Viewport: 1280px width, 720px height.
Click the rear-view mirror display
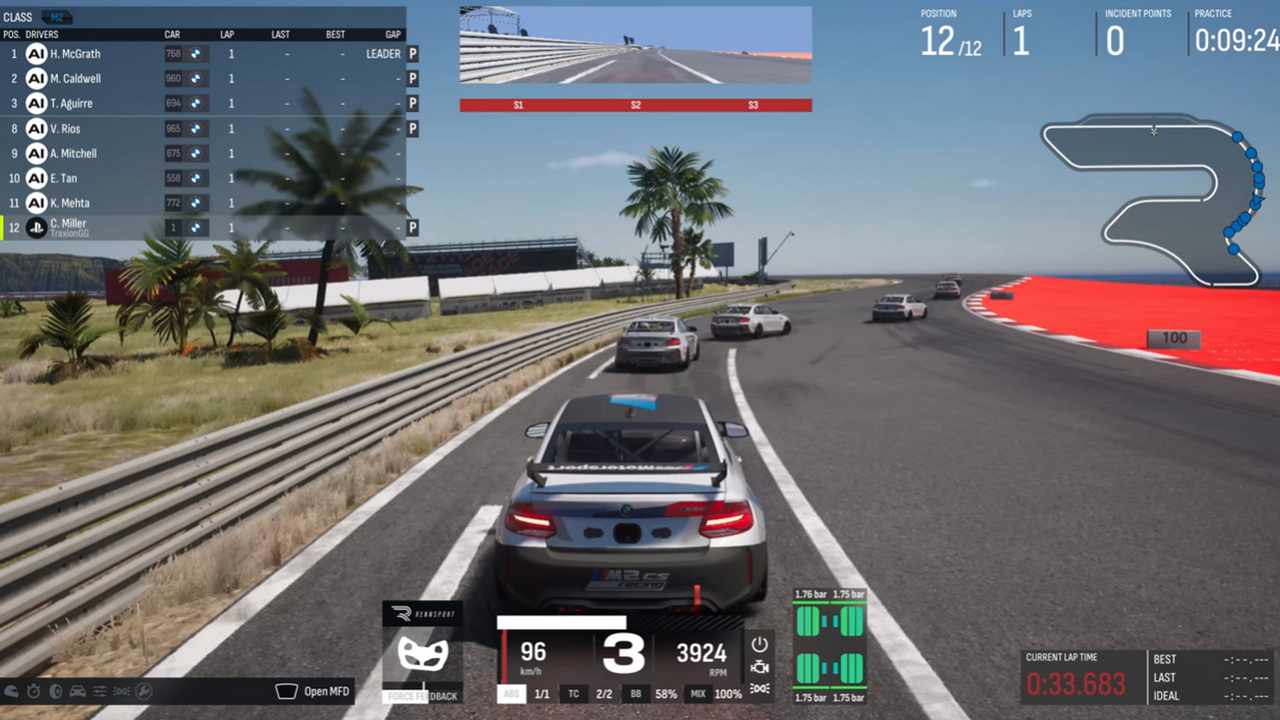tap(635, 45)
